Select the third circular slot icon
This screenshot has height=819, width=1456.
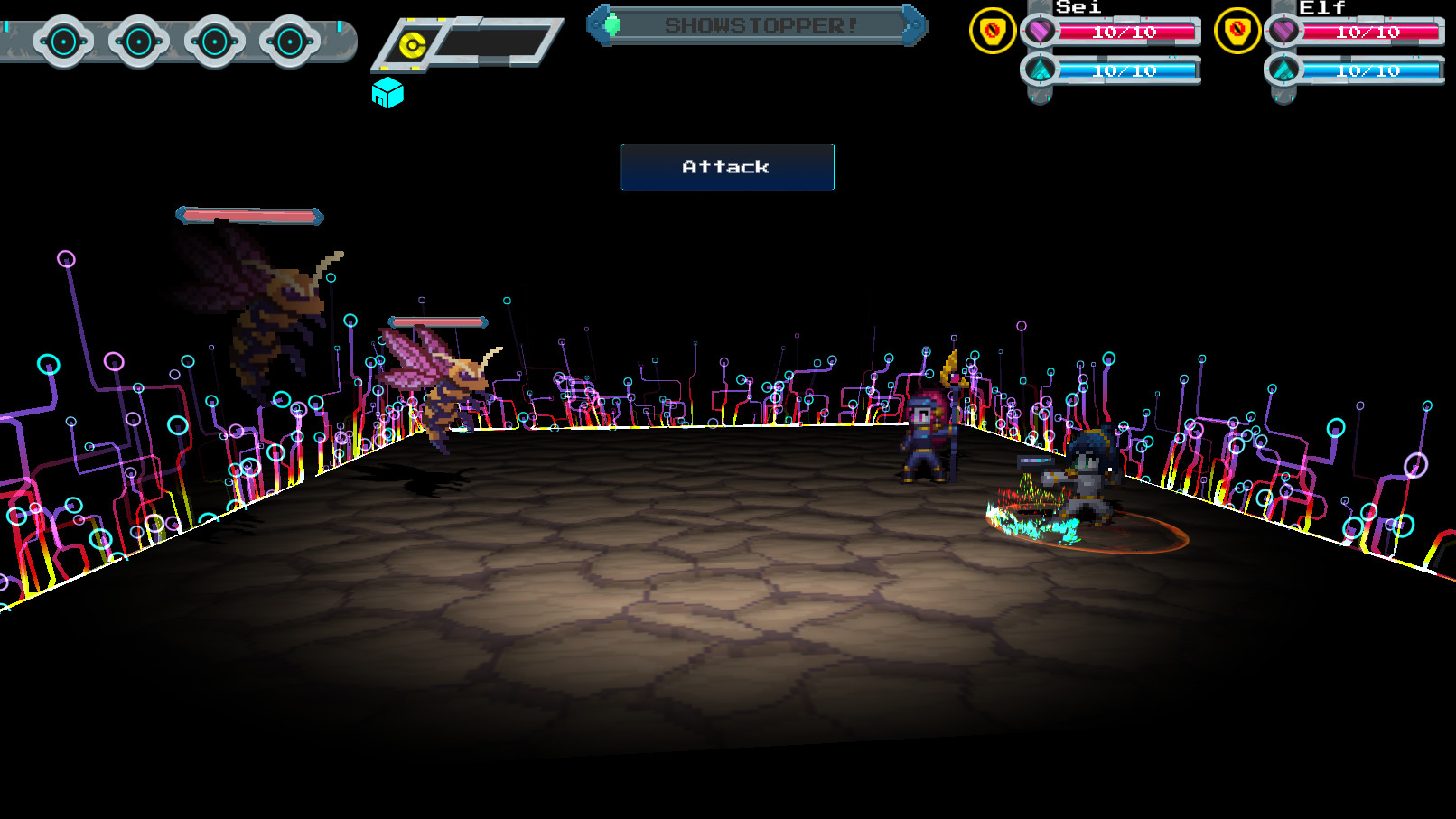[x=214, y=41]
